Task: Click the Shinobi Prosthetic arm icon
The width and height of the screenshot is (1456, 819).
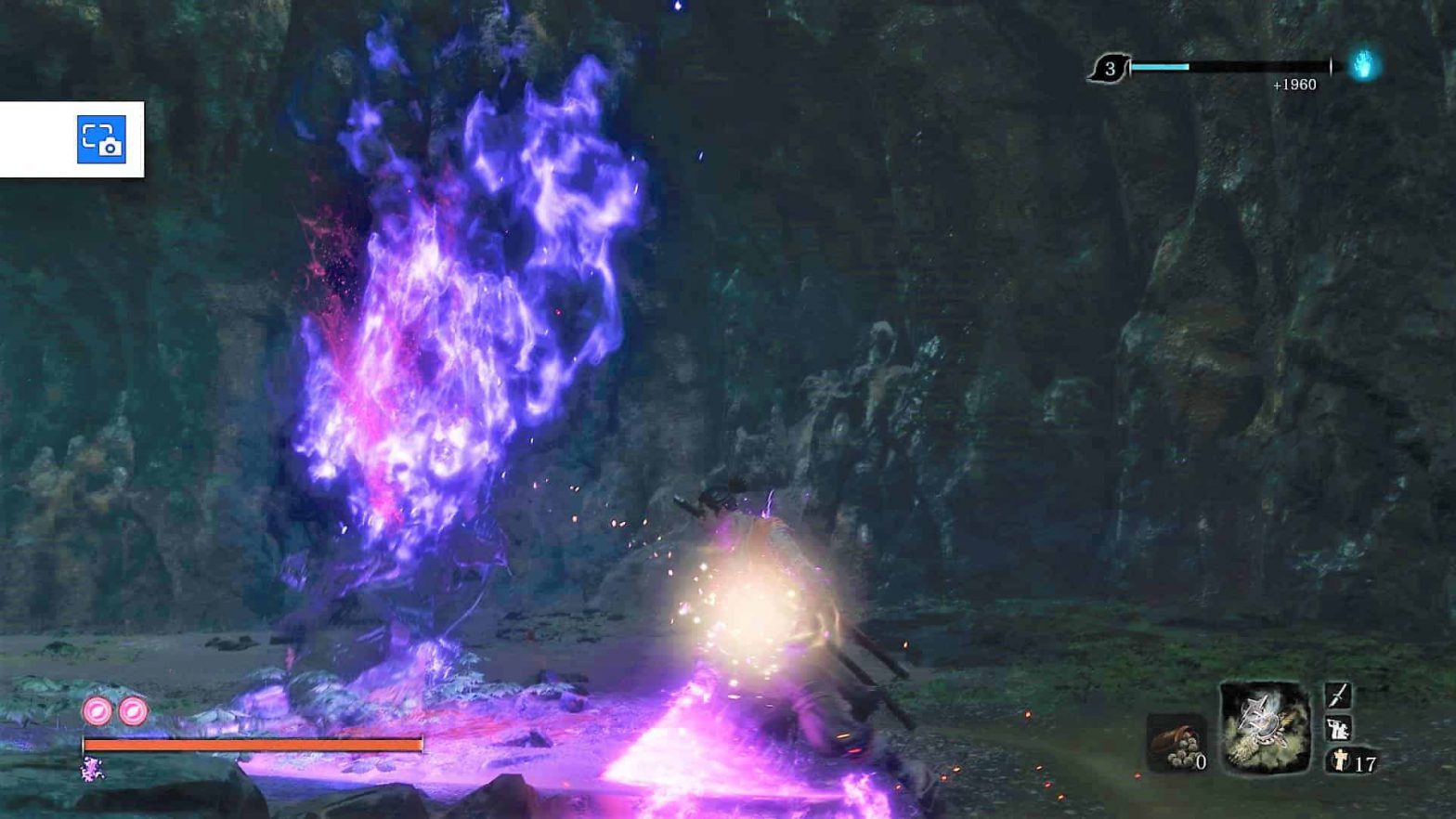Action: tap(1337, 731)
